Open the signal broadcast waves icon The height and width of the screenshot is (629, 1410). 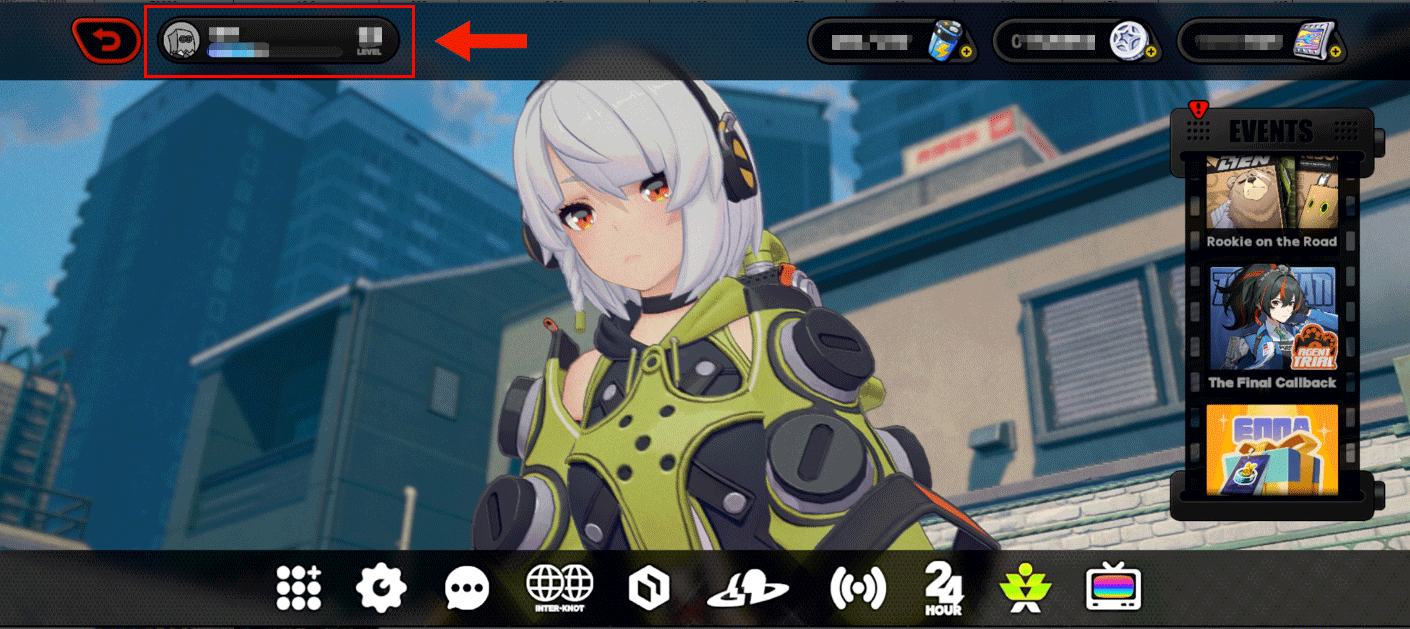[857, 588]
